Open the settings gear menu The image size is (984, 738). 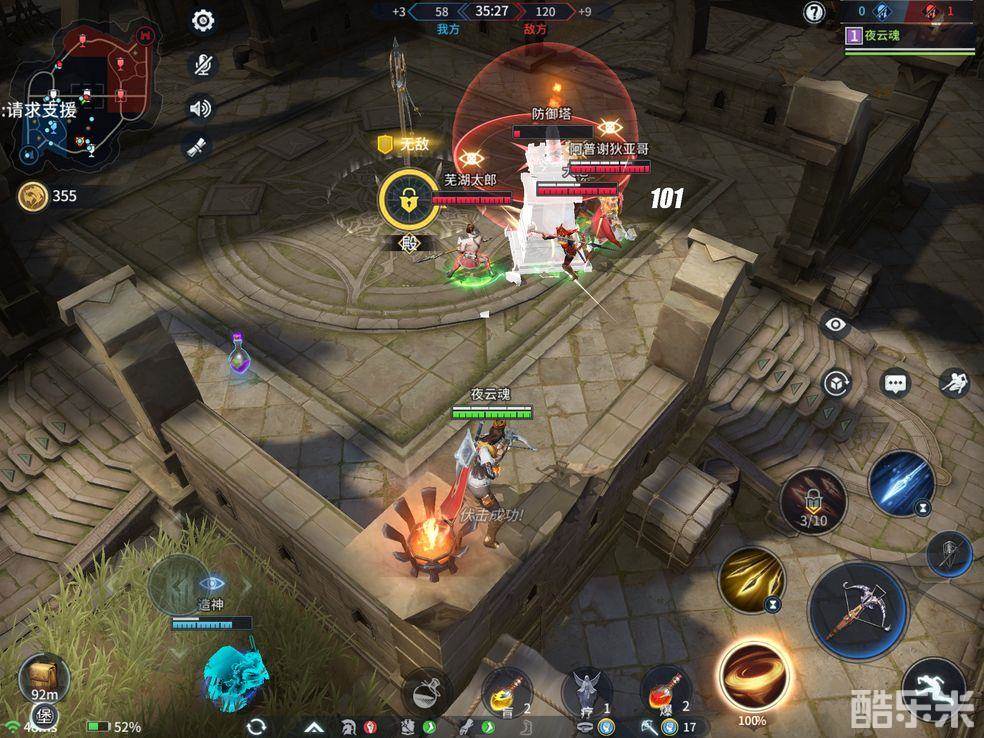[204, 21]
